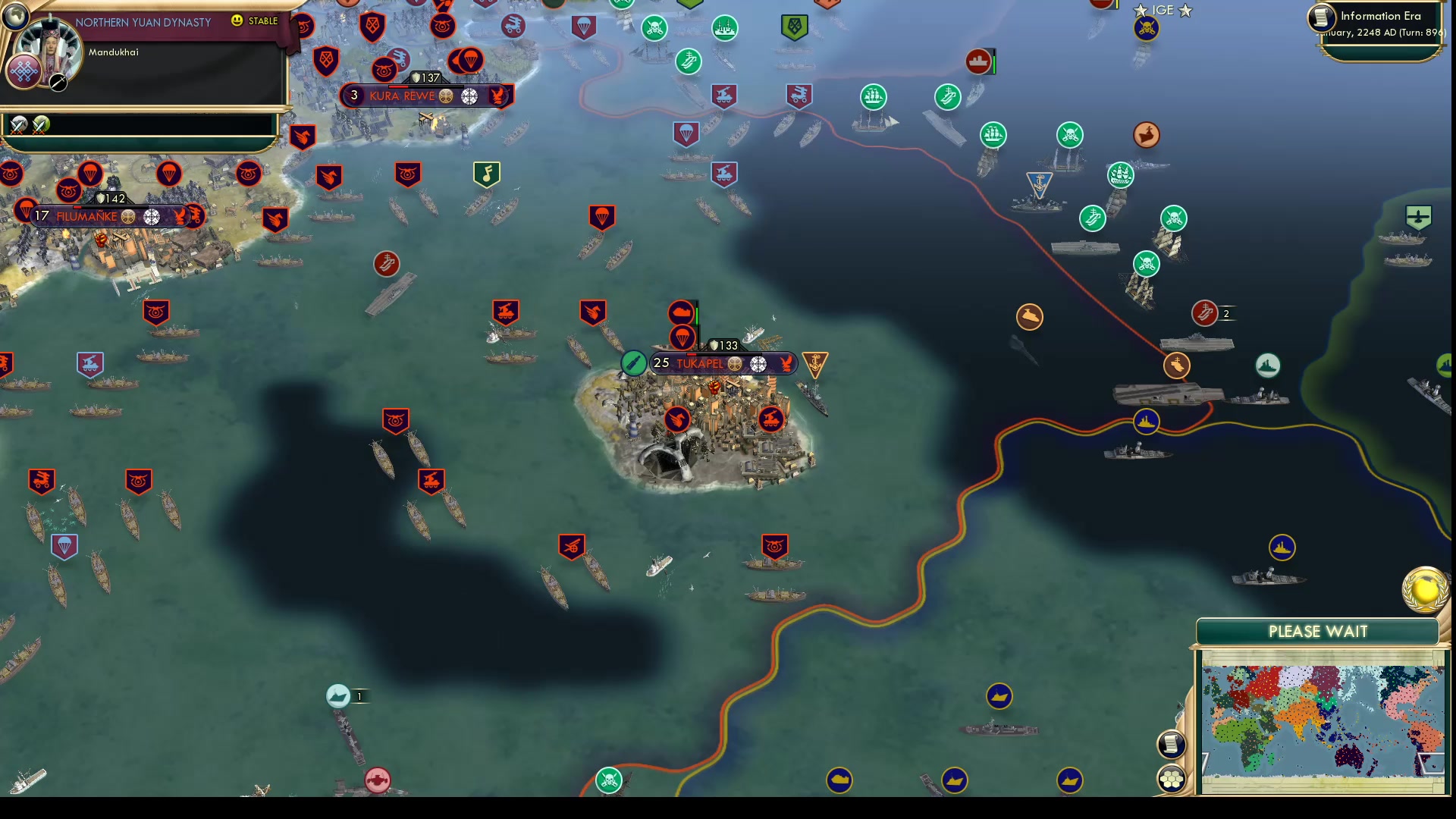Expand the minimap via its left corner arrow

tap(1205, 761)
